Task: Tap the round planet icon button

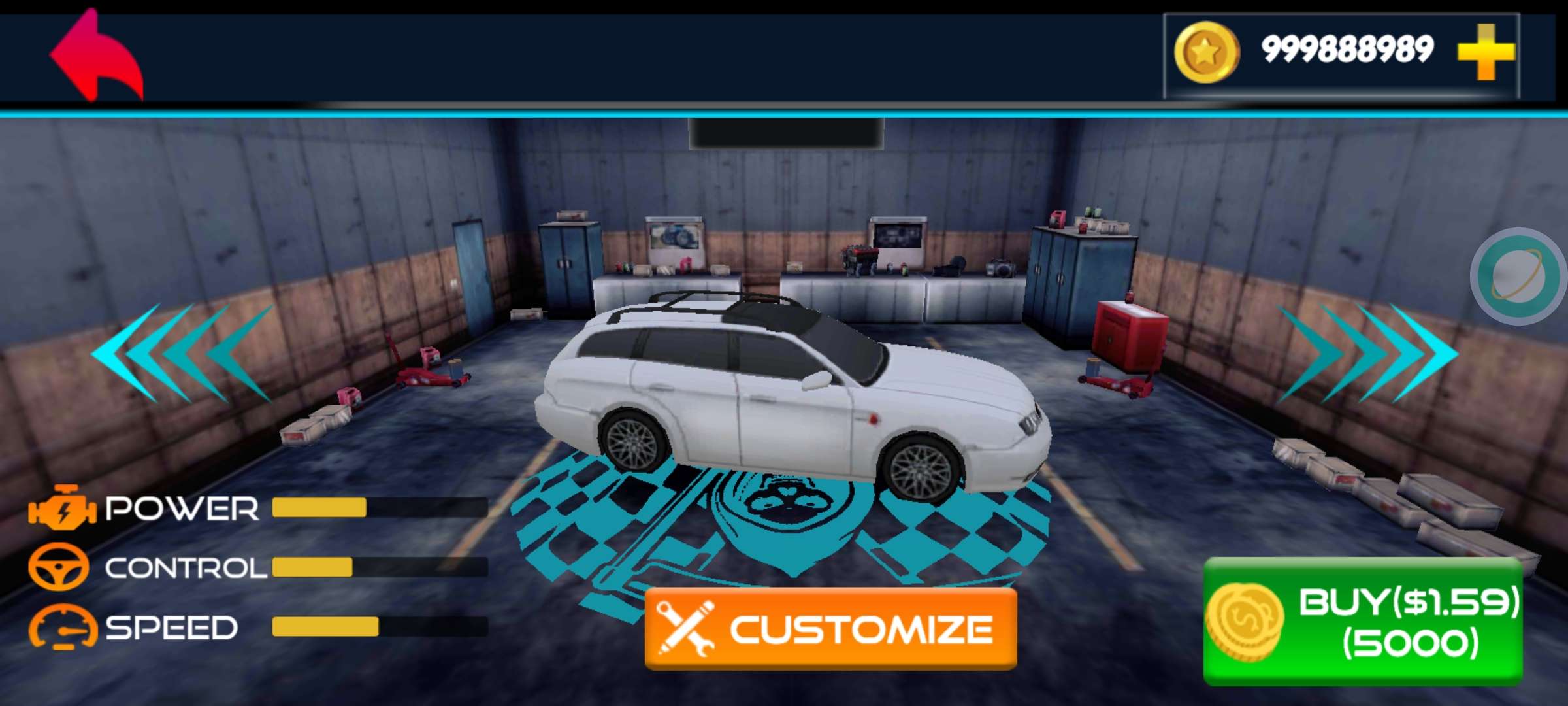Action: pyautogui.click(x=1517, y=276)
